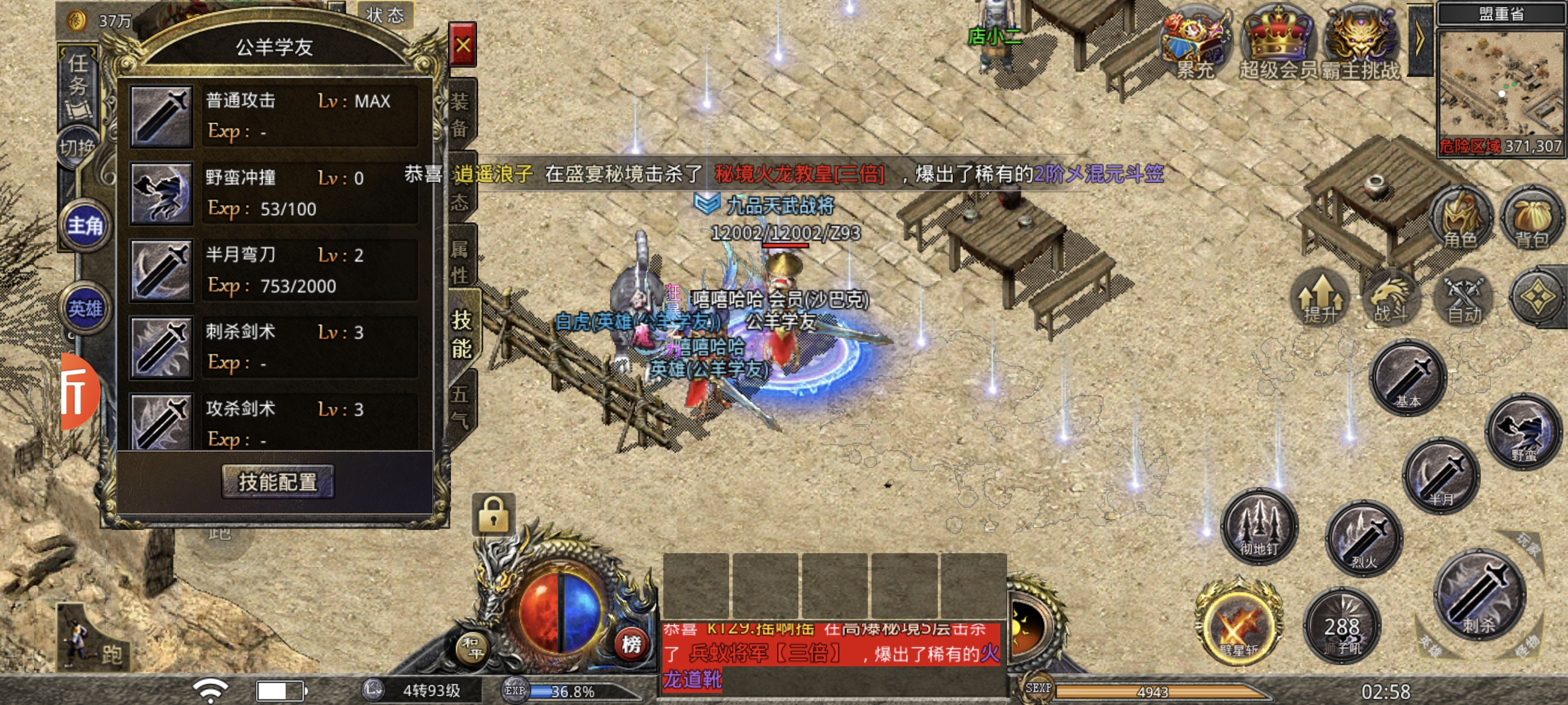
Task: Open the 榜 ranking button
Action: click(x=631, y=644)
